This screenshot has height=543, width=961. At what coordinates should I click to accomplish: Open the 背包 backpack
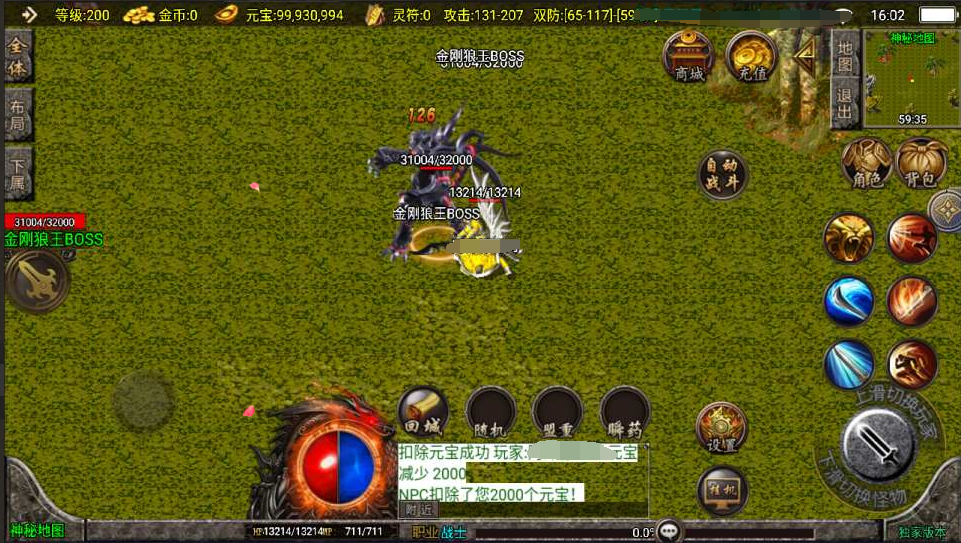point(922,162)
